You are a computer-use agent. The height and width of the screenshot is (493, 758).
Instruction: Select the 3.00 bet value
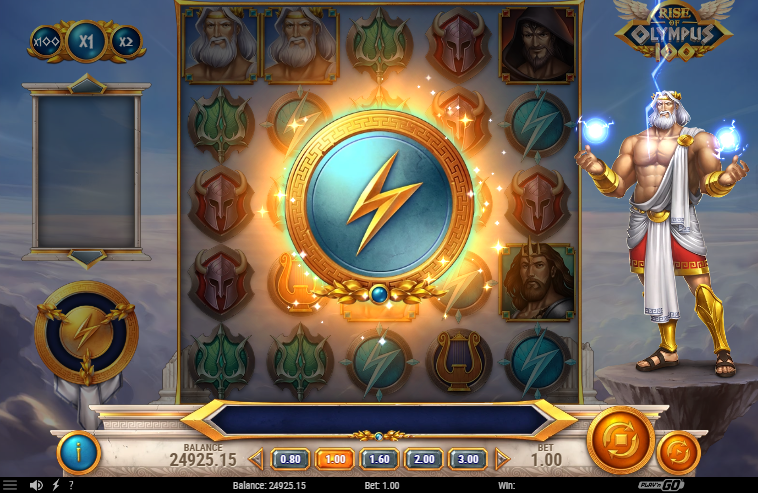[x=467, y=459]
